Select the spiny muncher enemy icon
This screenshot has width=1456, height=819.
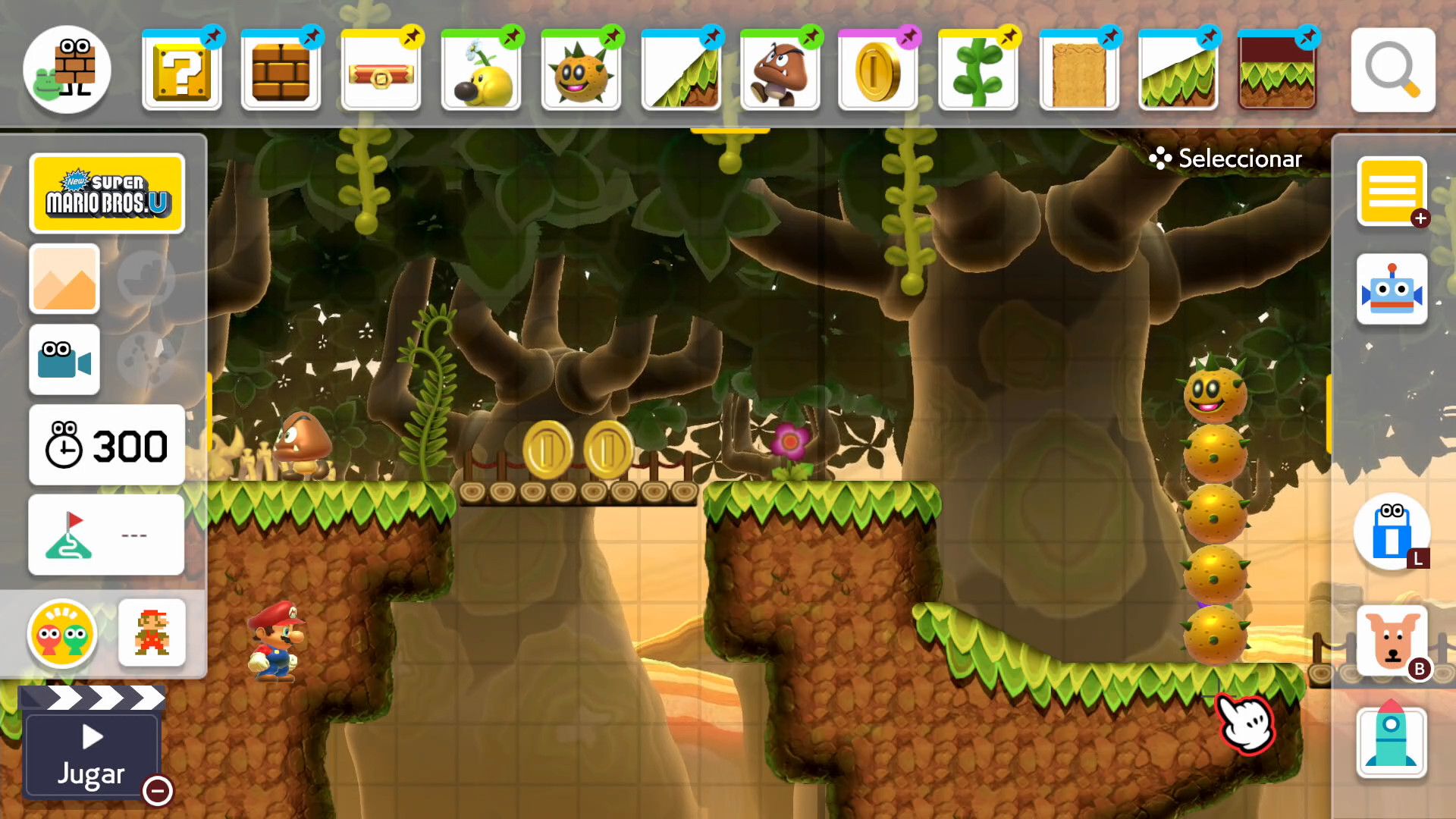pos(581,71)
